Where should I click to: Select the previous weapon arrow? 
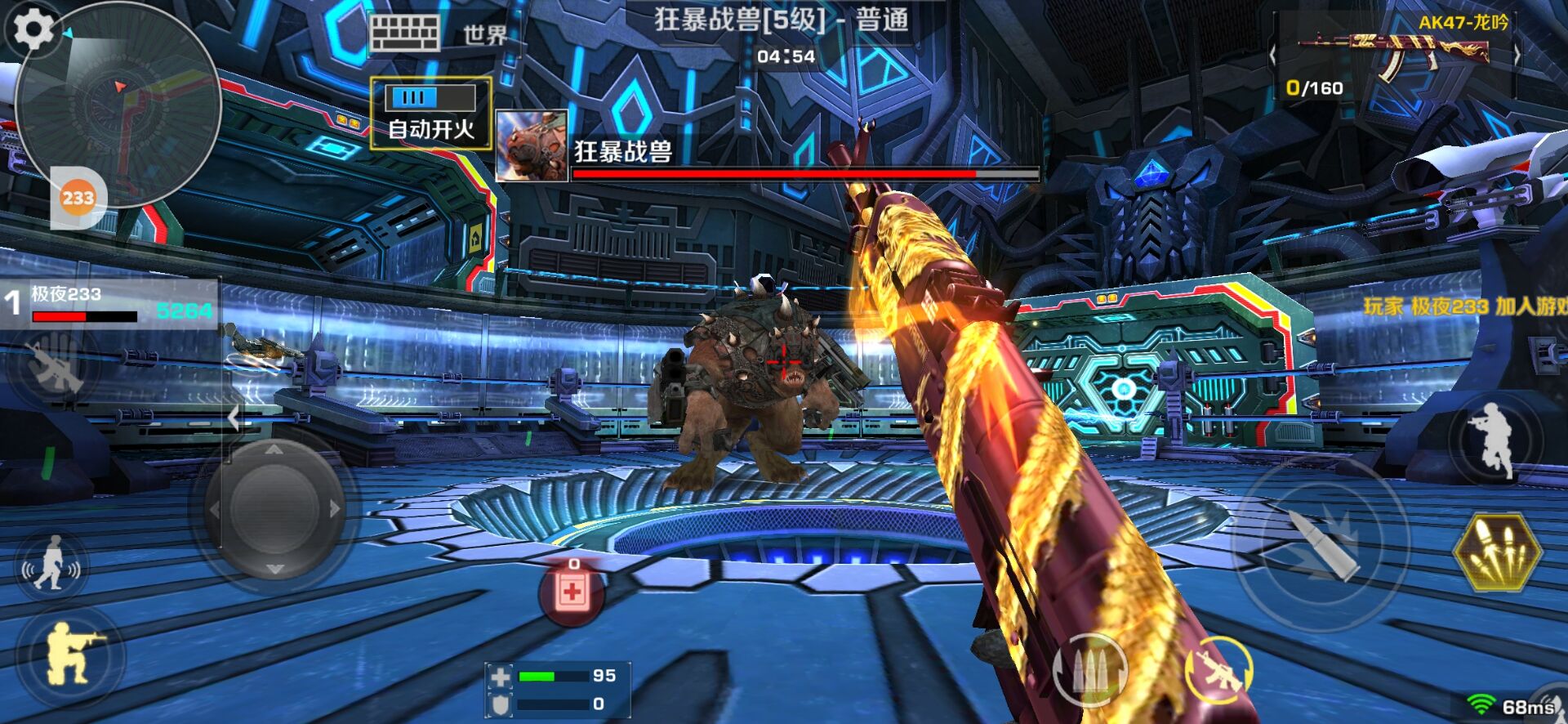(x=1272, y=56)
